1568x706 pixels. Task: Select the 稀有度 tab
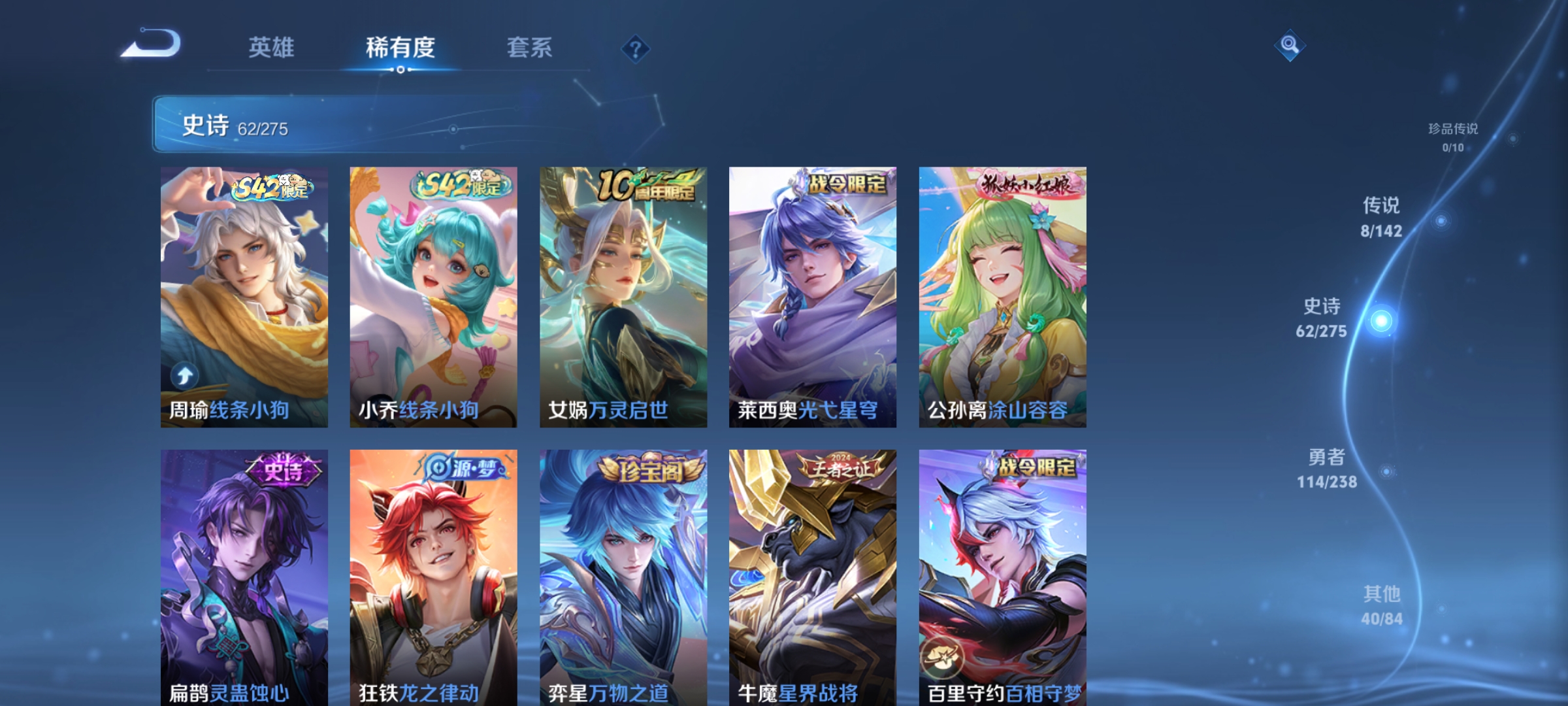coord(400,47)
